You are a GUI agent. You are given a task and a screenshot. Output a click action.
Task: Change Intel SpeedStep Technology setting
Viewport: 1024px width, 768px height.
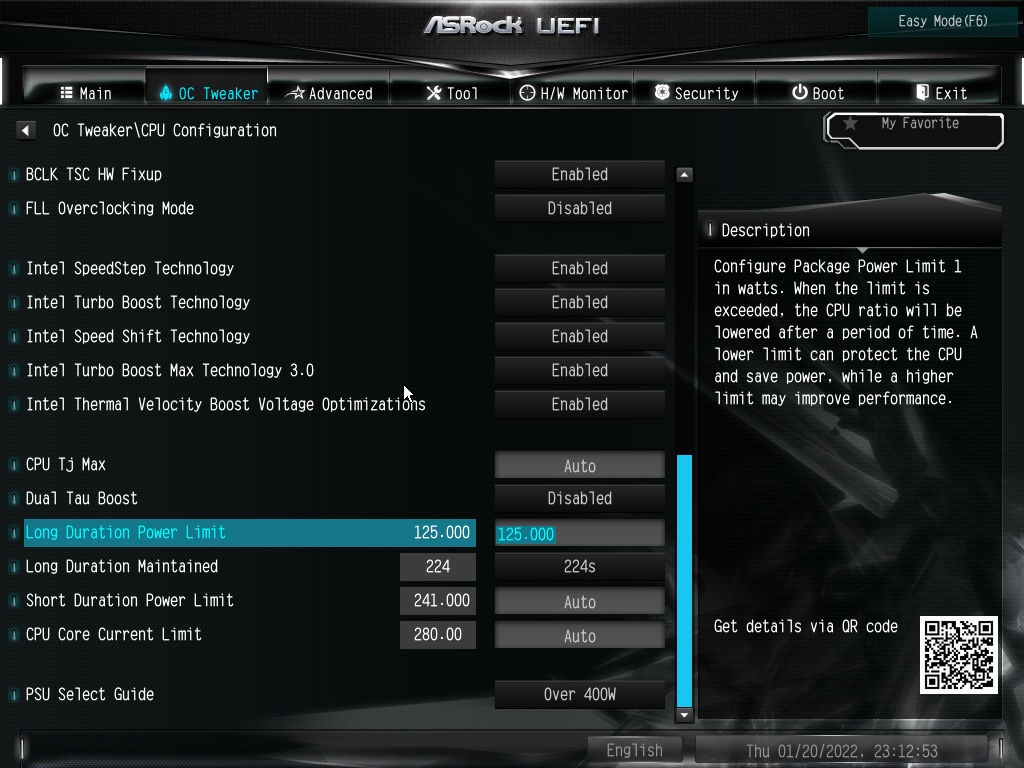[580, 268]
